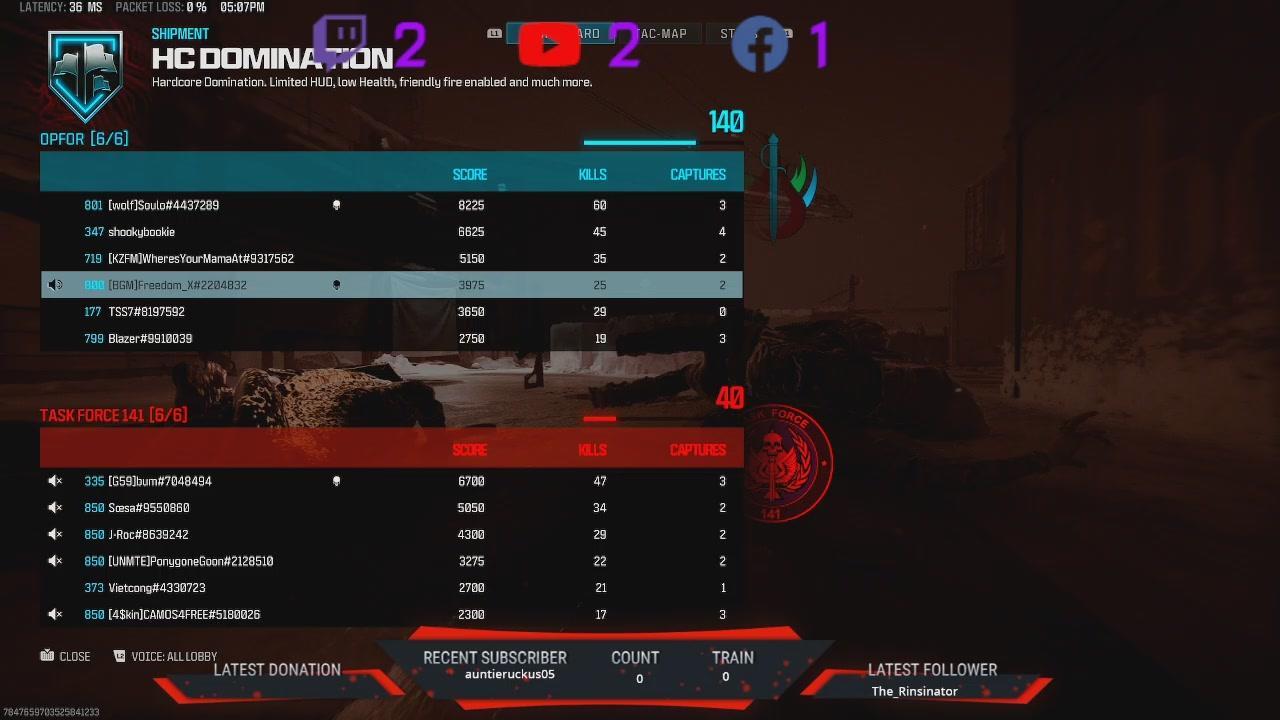
Task: Unmute [UNMTE]PonygoneGoon with the speaker icon
Action: 56,561
